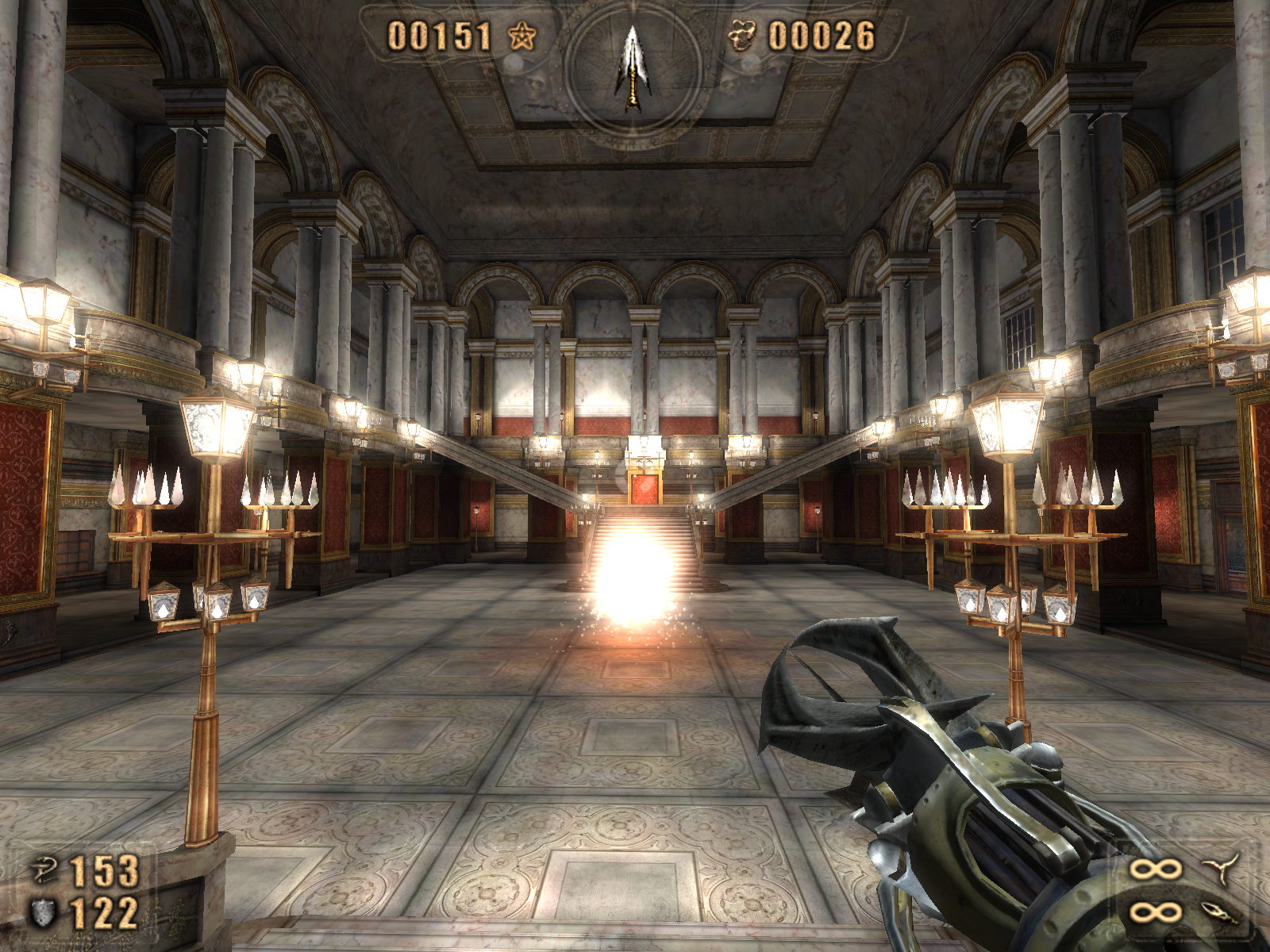
Task: Choose the secondary fire ammo icon
Action: [1219, 912]
